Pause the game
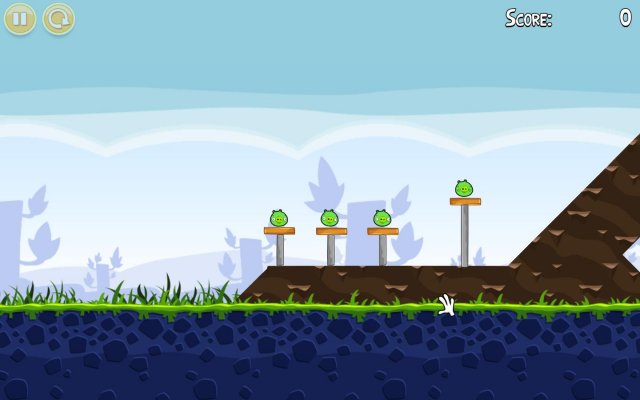Image resolution: width=640 pixels, height=400 pixels. coord(20,18)
